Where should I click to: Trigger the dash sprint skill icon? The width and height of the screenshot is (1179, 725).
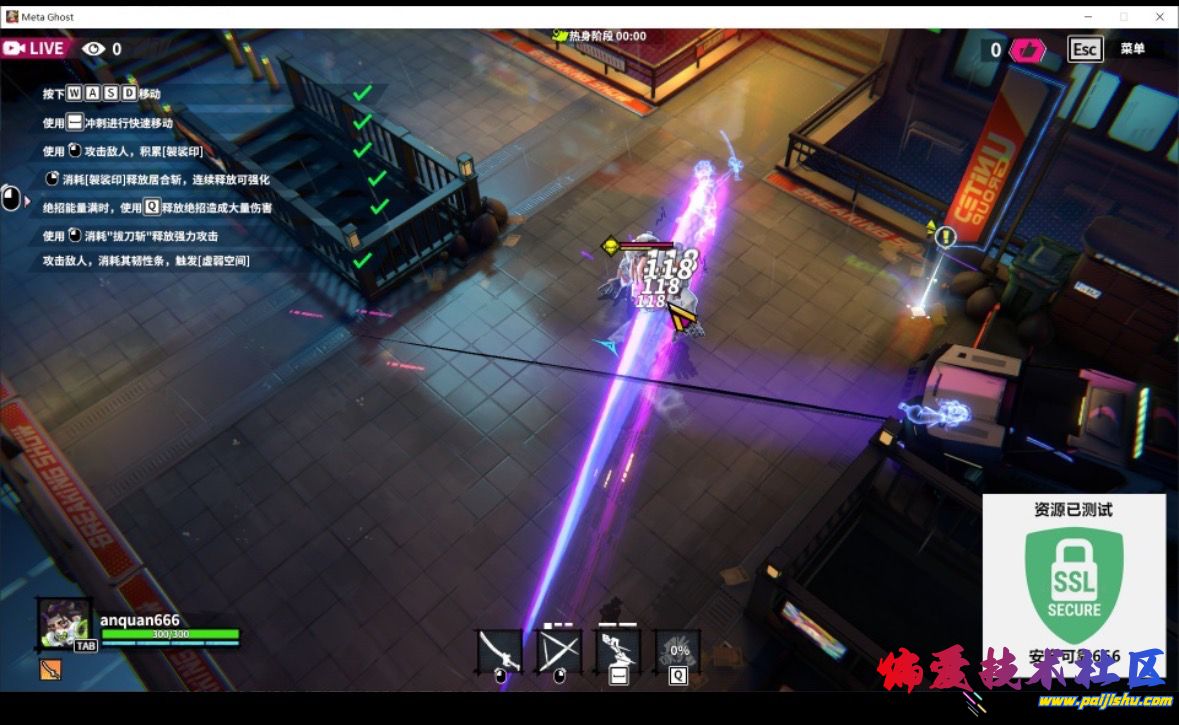[x=617, y=651]
